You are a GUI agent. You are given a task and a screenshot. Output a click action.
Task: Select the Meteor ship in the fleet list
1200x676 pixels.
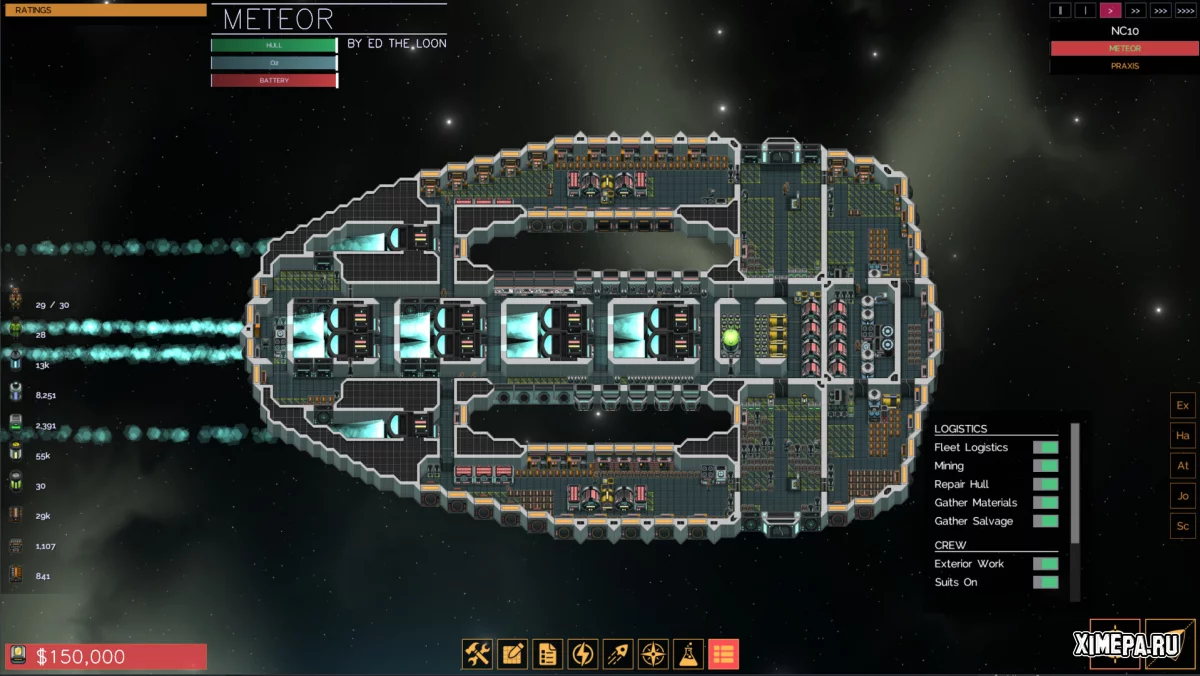tap(1125, 48)
